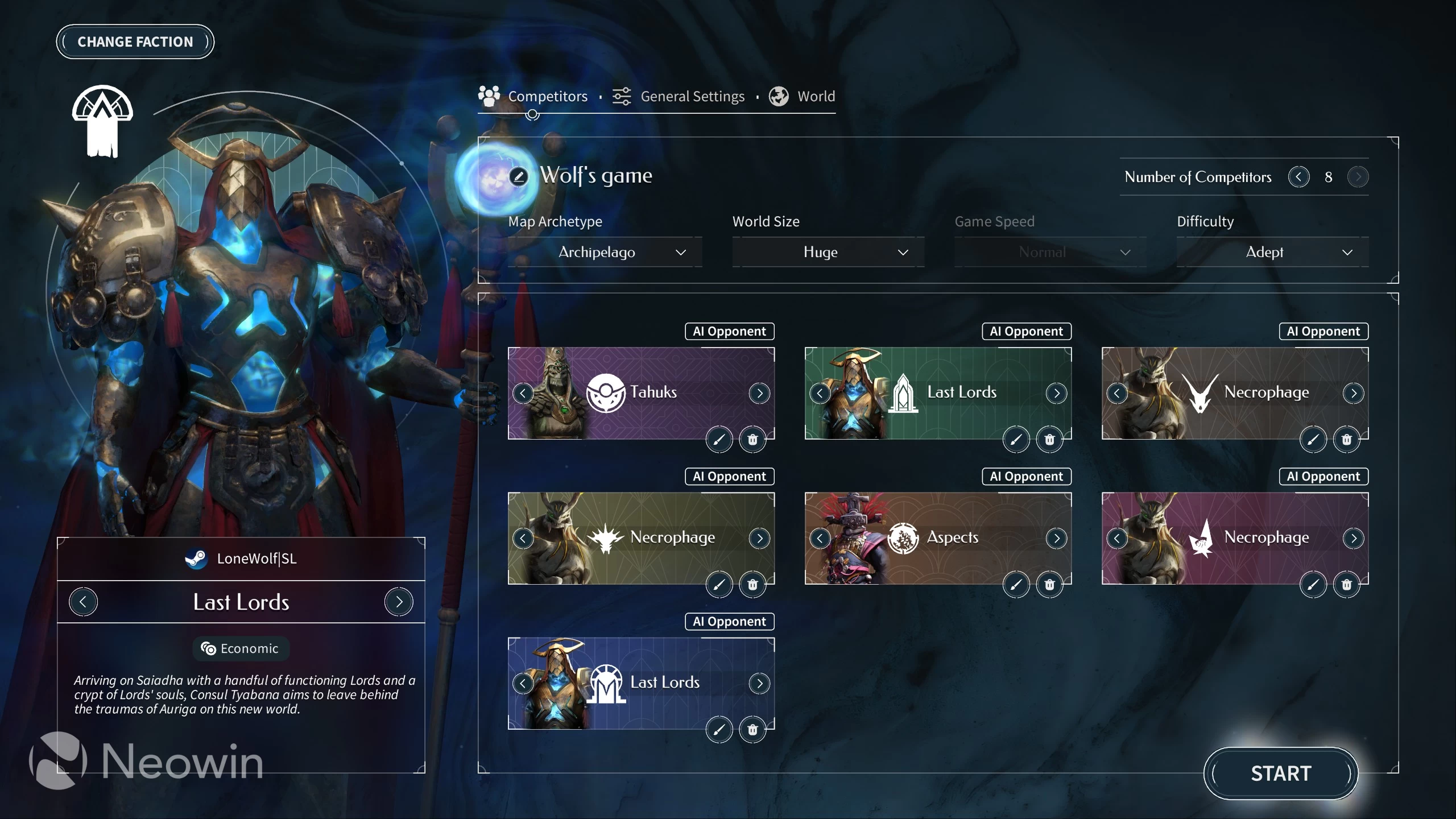This screenshot has height=819, width=1456.
Task: Open the World tab
Action: (803, 97)
